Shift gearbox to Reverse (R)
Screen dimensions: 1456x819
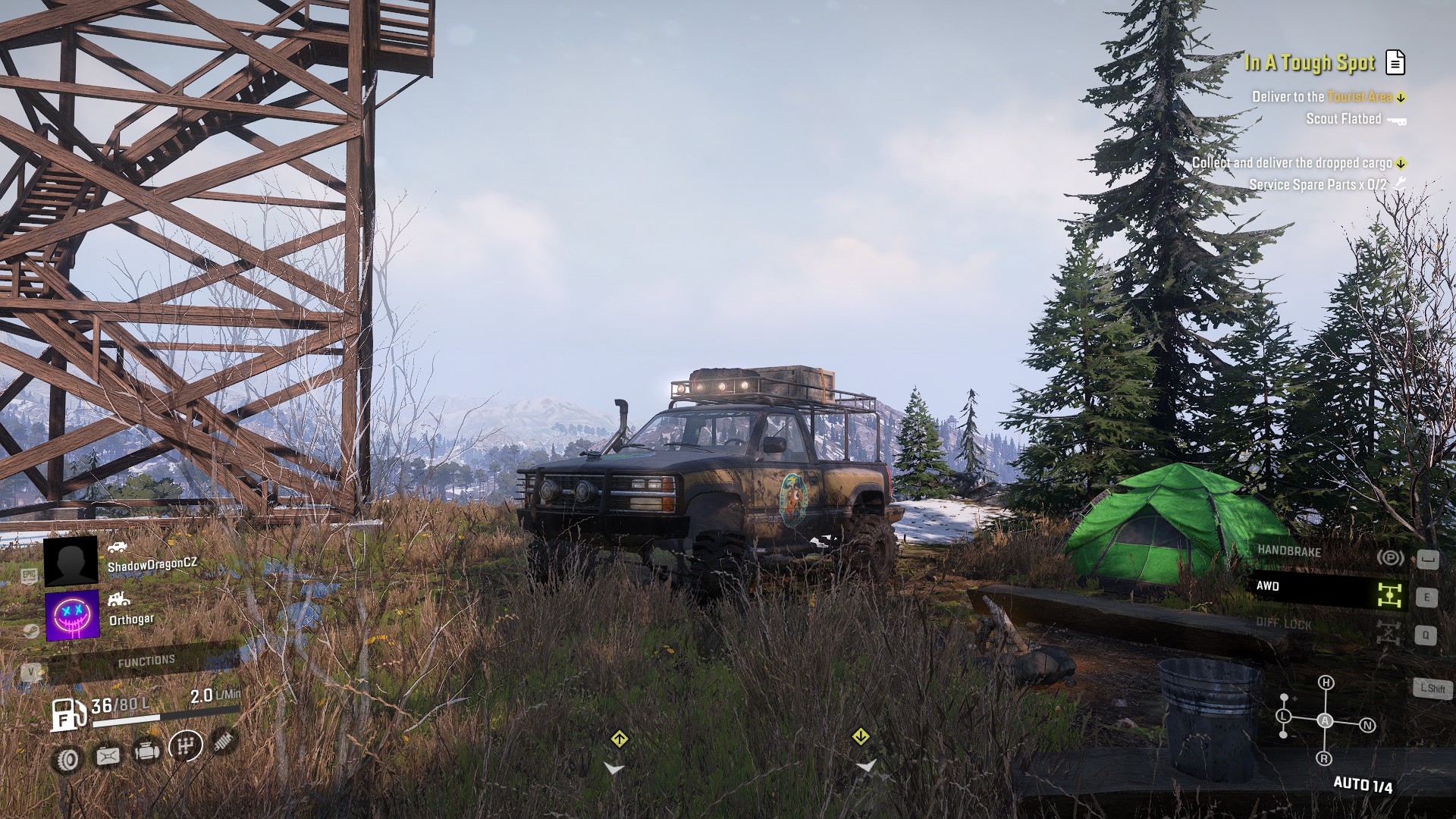(1324, 758)
